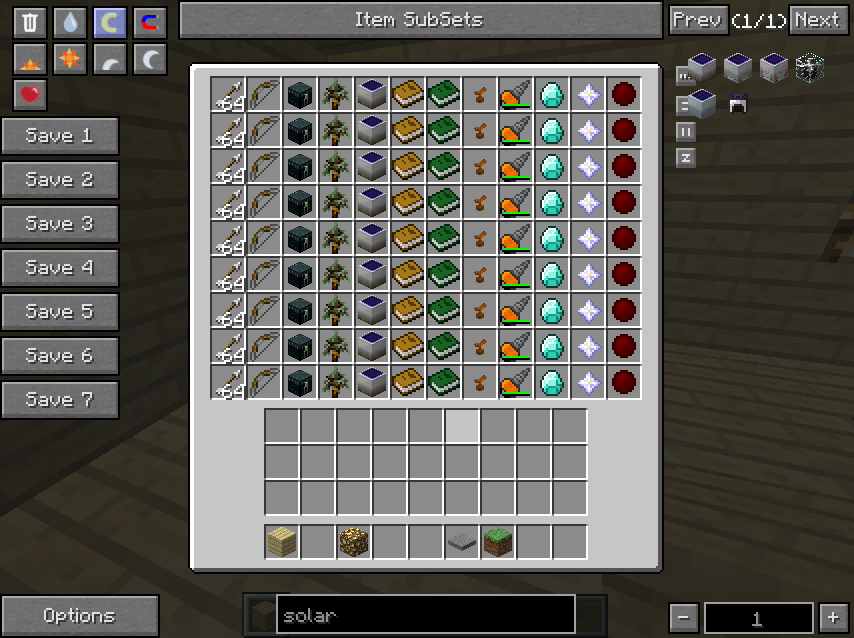Increase item quantity with the plus button
Image resolution: width=854 pixels, height=638 pixels.
coord(831,617)
